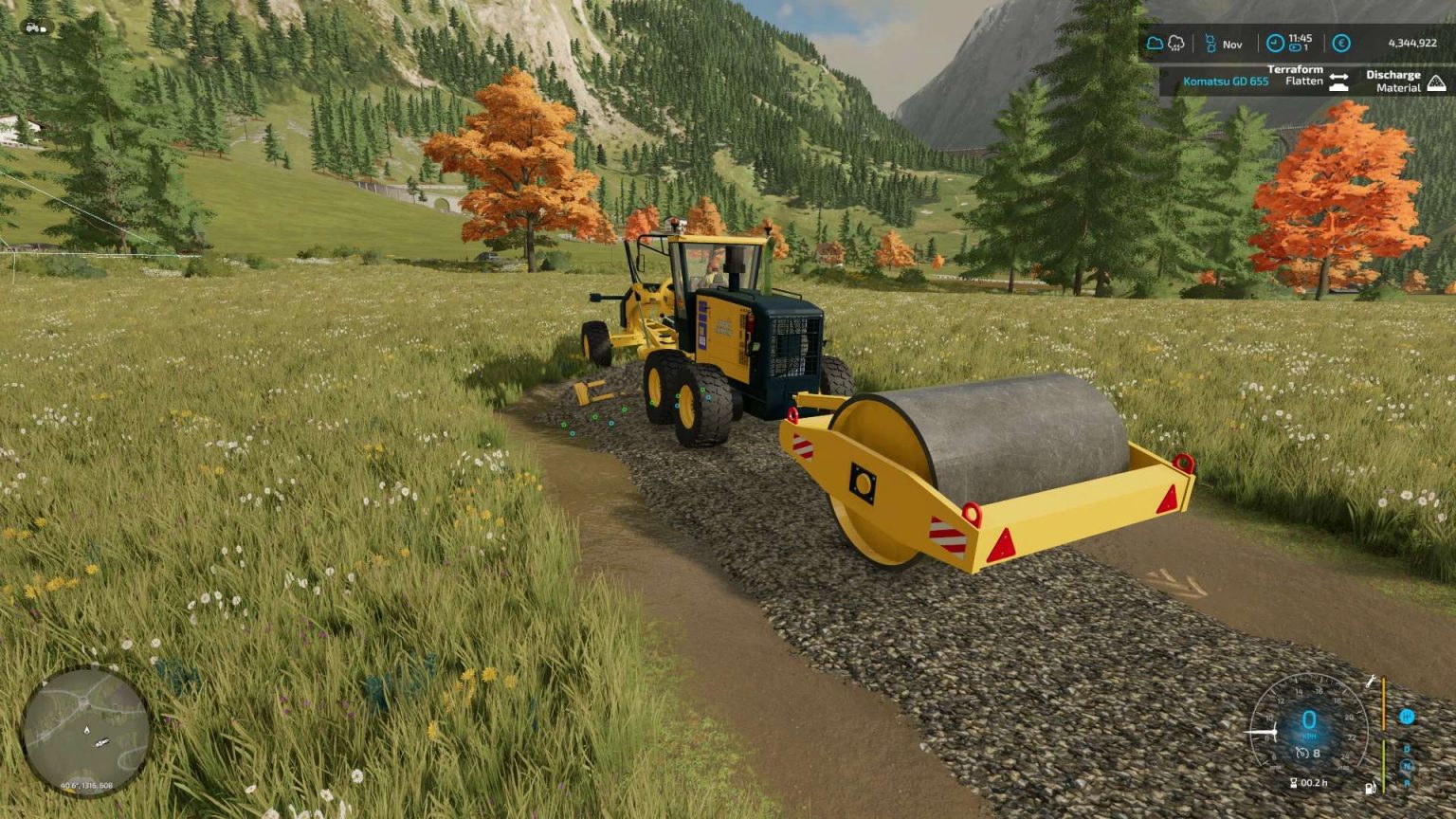This screenshot has width=1456, height=819.
Task: Click the 4,344,922 money balance
Action: pyautogui.click(x=1413, y=43)
